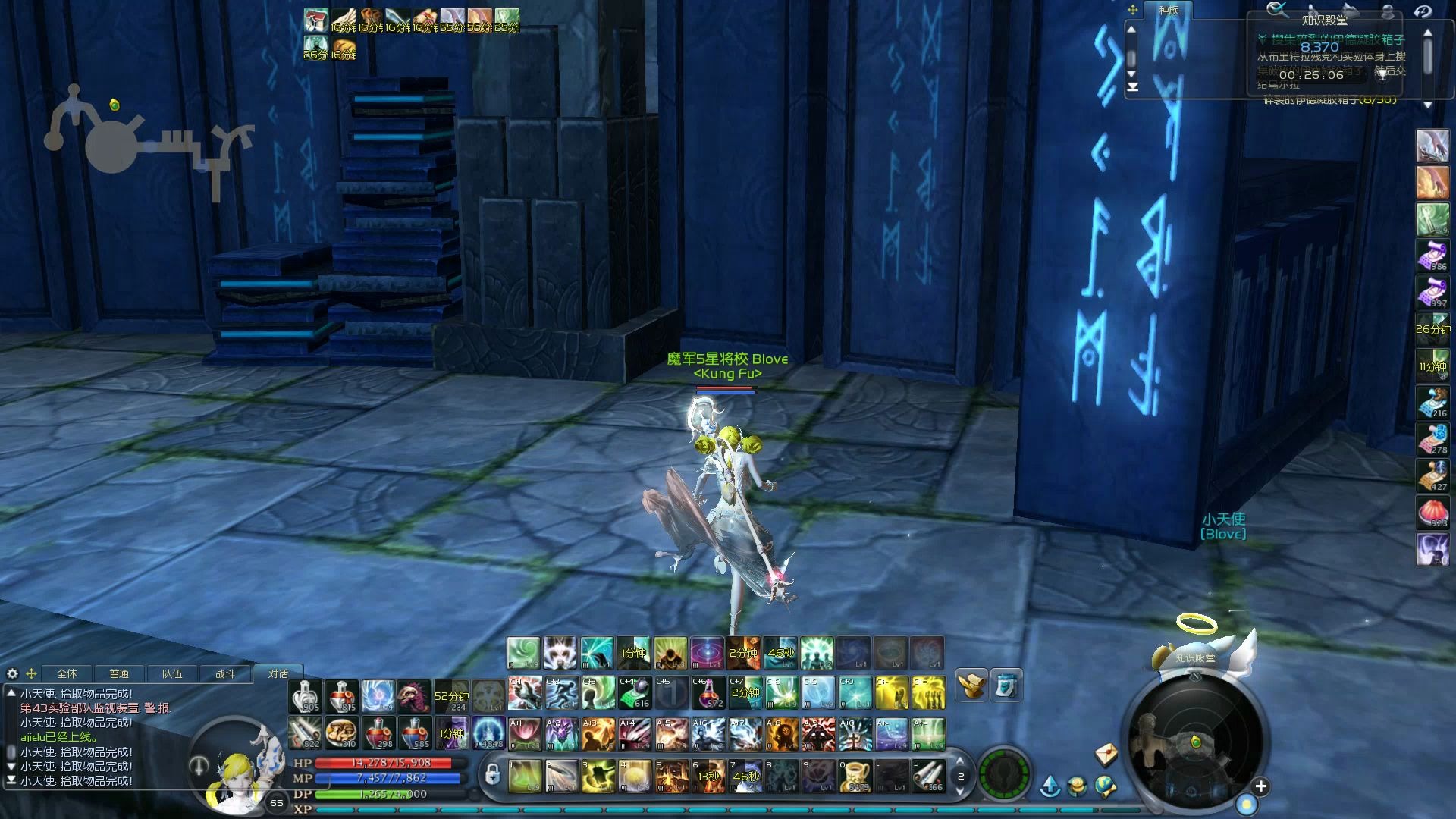Click the globe and scroll icon
Screen dimensions: 1456x819
coord(1105,787)
